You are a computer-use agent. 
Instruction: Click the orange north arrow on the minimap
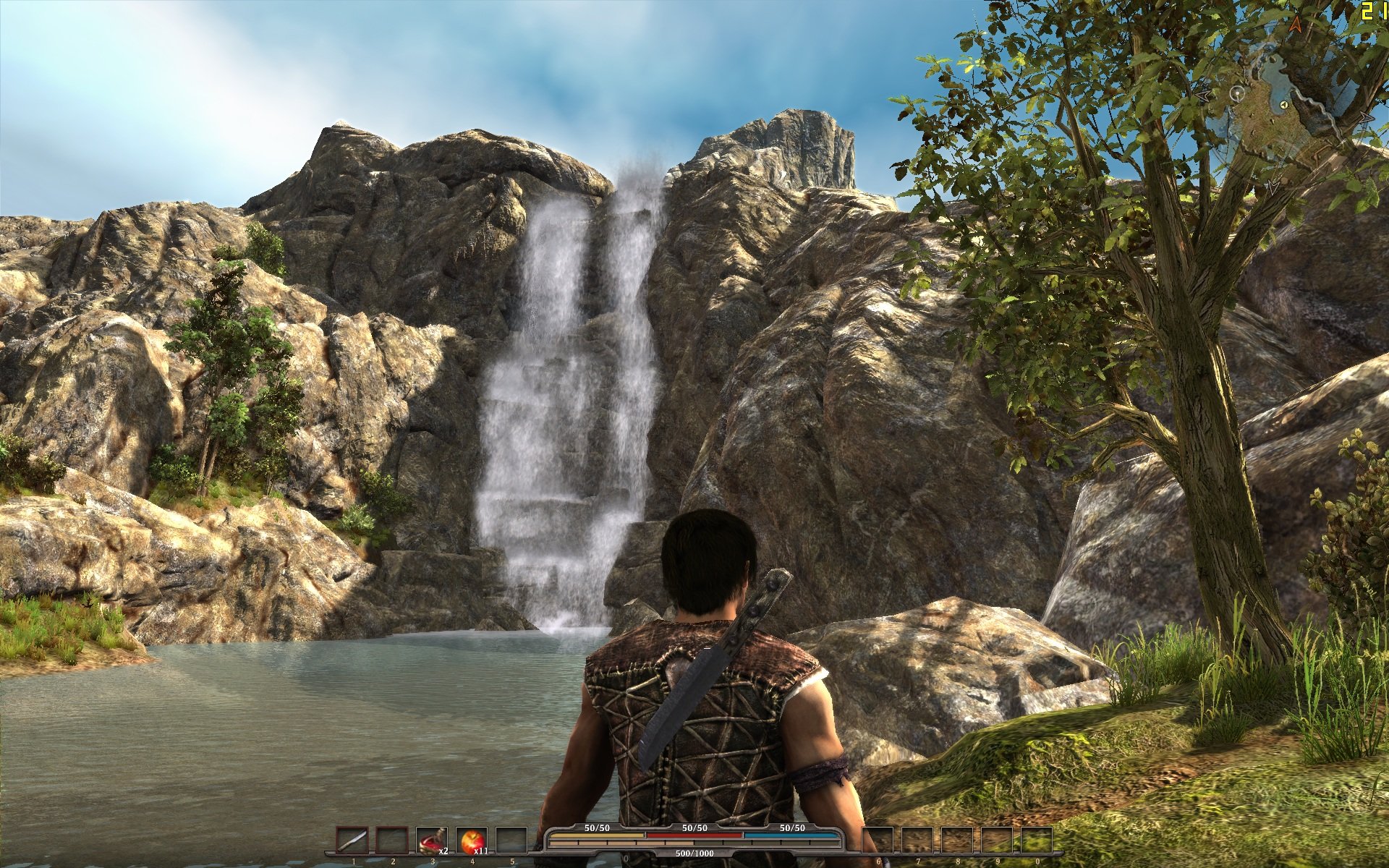(1295, 24)
